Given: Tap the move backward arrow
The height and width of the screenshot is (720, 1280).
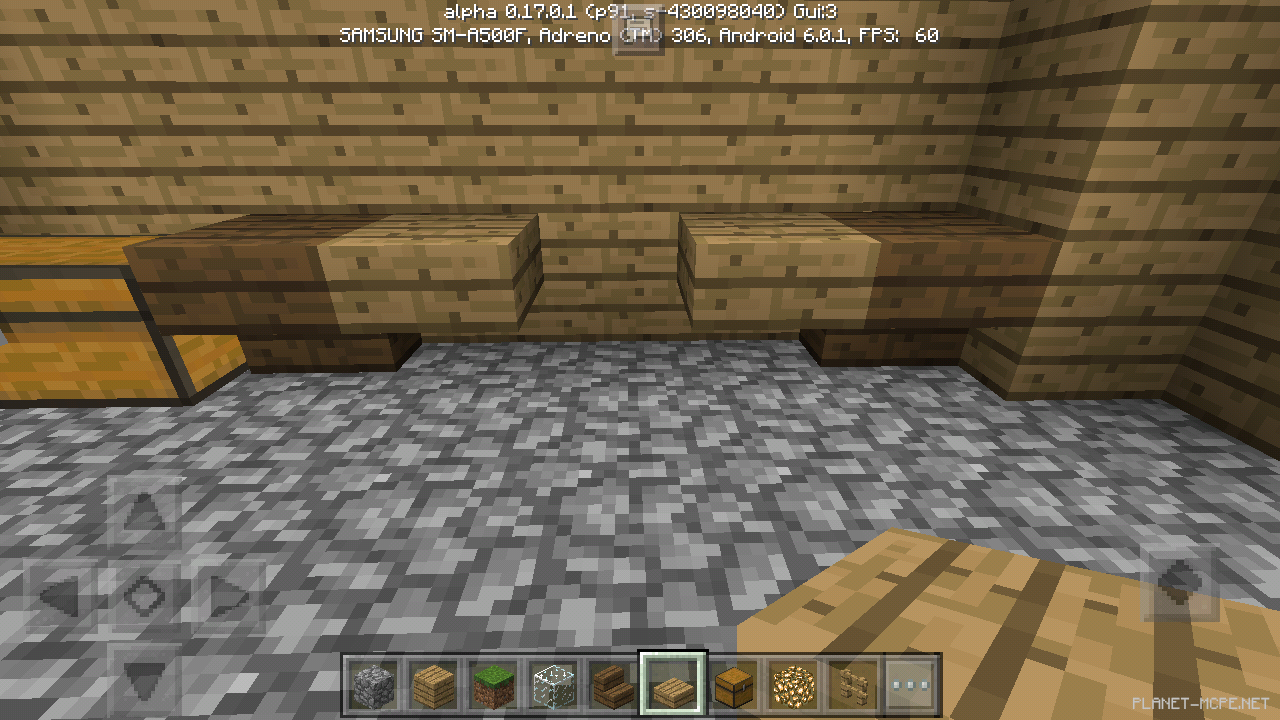Looking at the screenshot, I should pos(143,677).
